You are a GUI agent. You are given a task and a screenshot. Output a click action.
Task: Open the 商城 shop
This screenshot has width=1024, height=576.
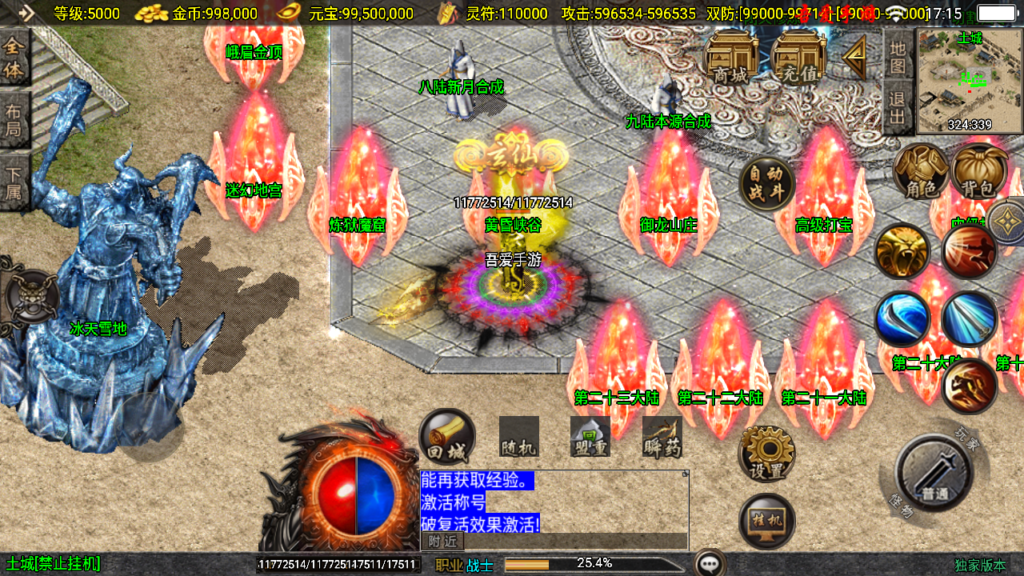(x=731, y=58)
